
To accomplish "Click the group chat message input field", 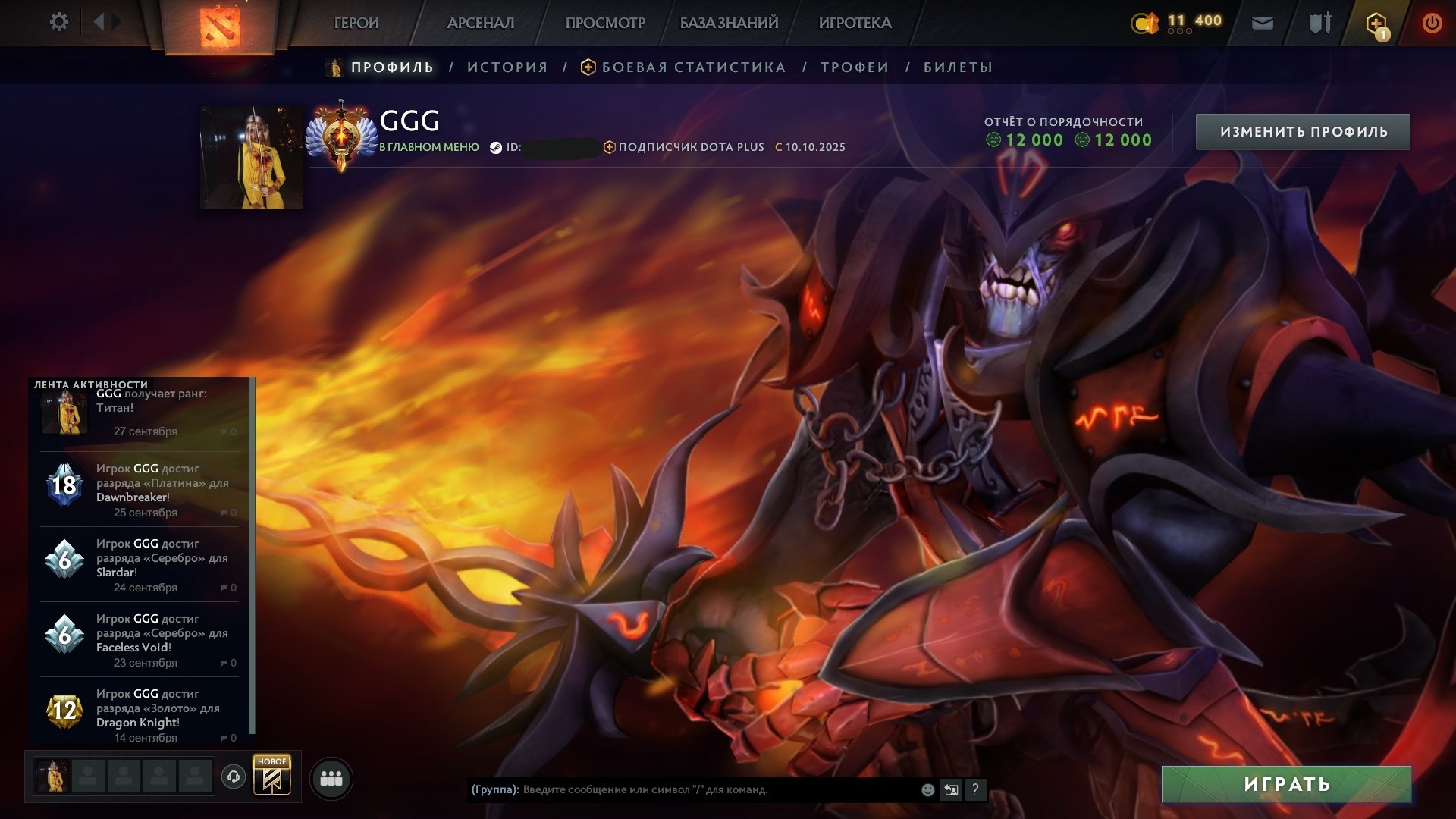I will pos(682,789).
